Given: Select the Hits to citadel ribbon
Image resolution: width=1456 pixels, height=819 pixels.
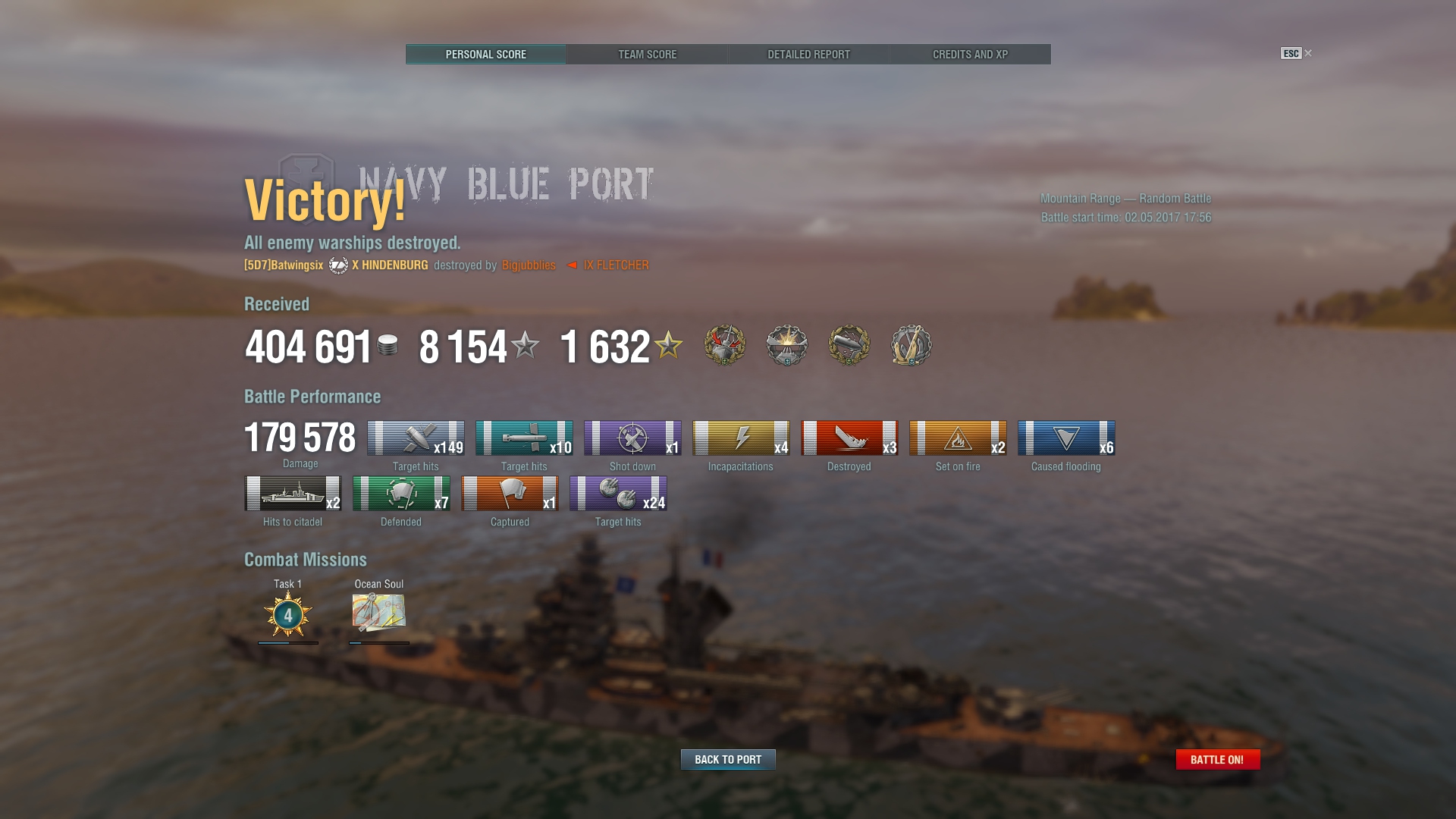Looking at the screenshot, I should 293,494.
